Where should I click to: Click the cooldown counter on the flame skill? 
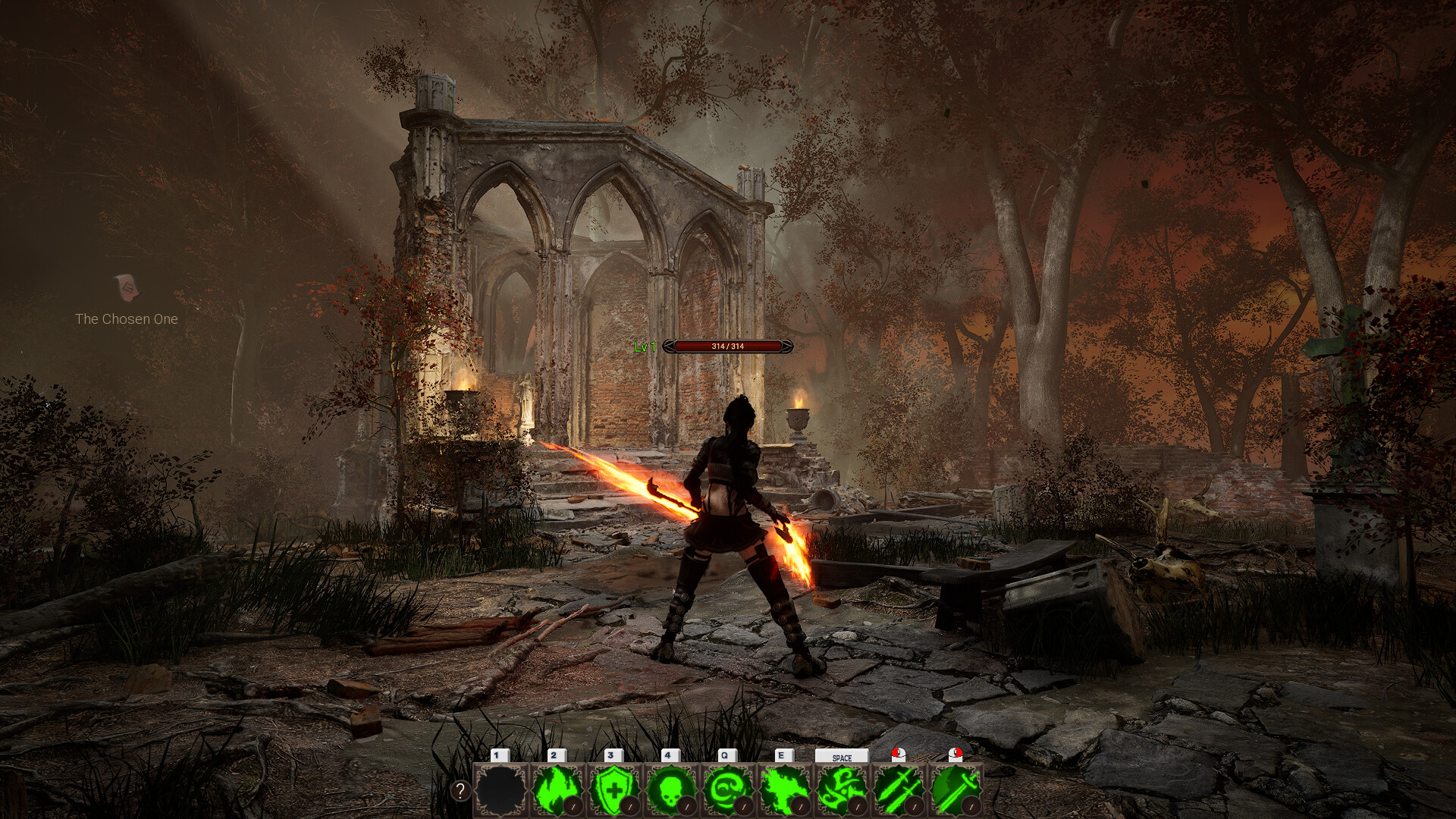tap(574, 805)
